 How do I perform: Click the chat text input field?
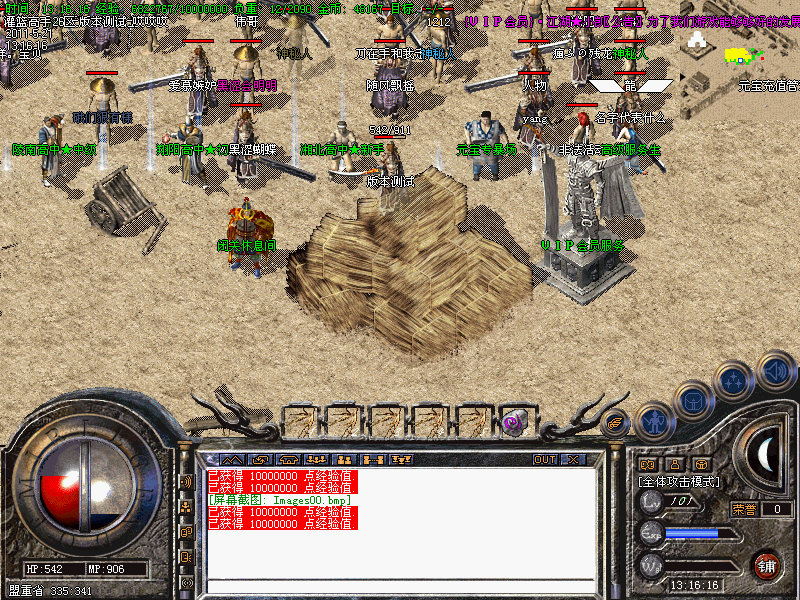point(400,586)
